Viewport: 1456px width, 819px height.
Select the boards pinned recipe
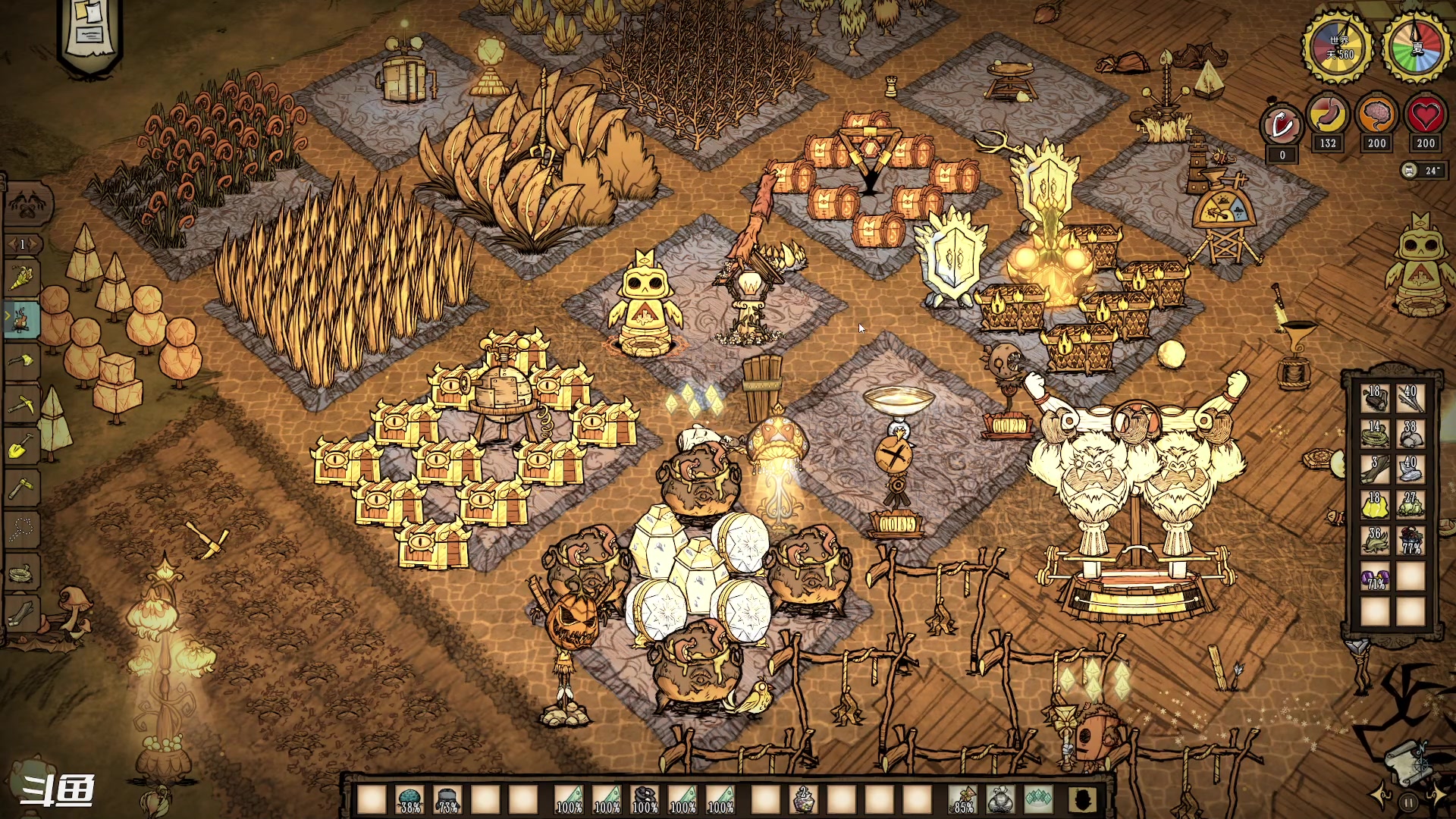(21, 613)
